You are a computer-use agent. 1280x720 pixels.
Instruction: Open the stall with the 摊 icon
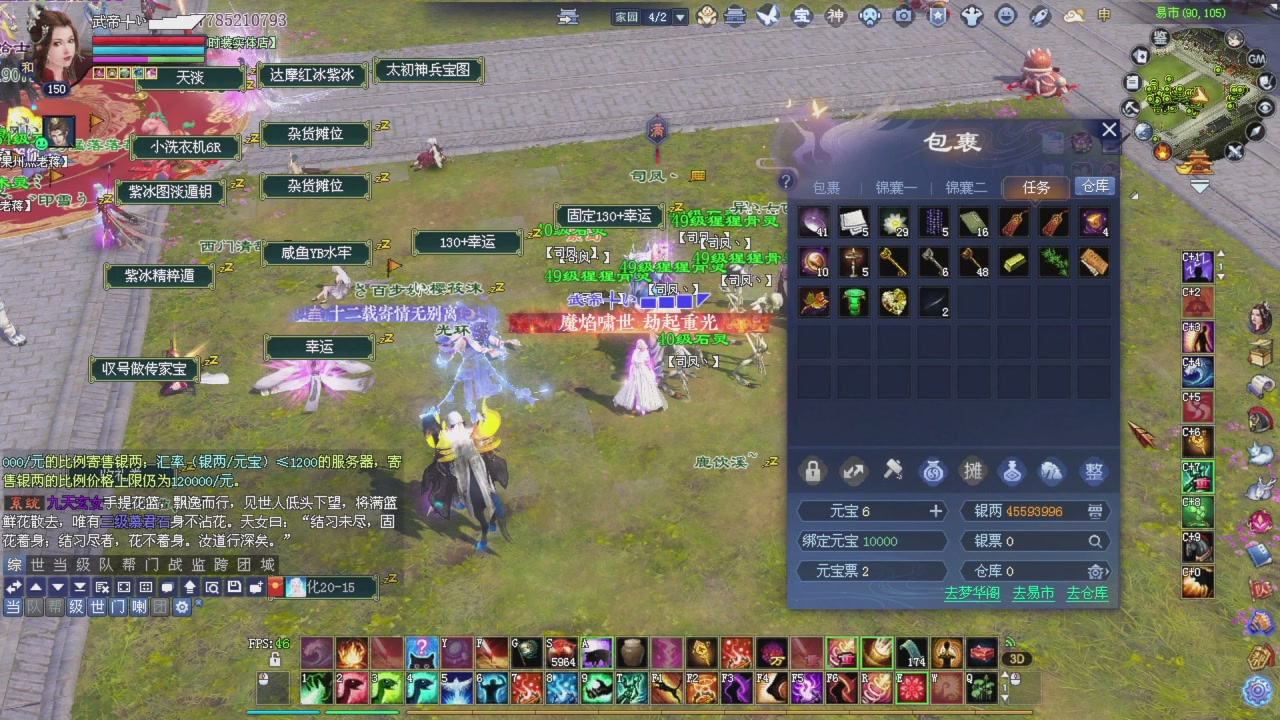(x=974, y=471)
